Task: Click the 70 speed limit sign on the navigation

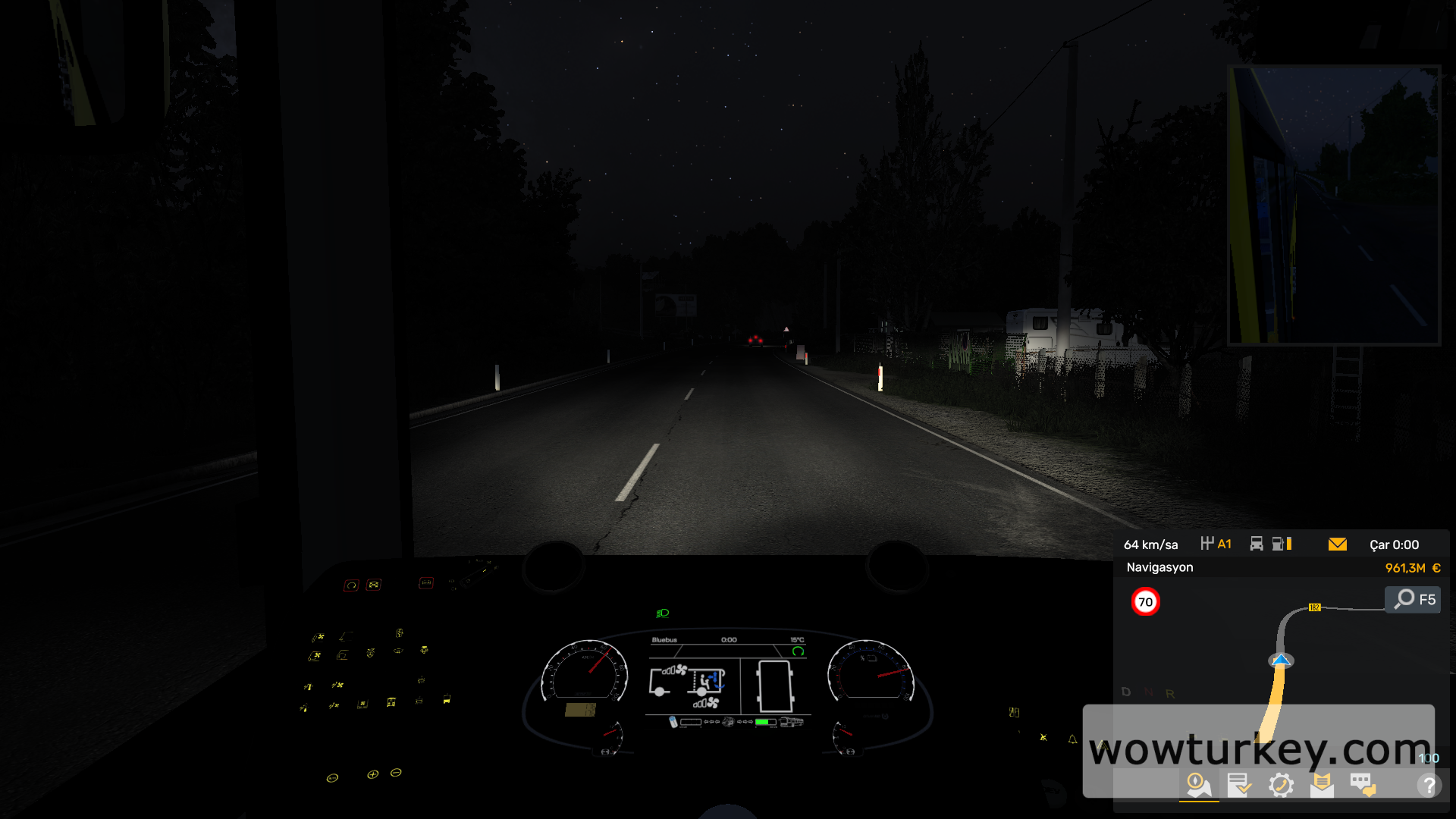Action: (x=1146, y=600)
